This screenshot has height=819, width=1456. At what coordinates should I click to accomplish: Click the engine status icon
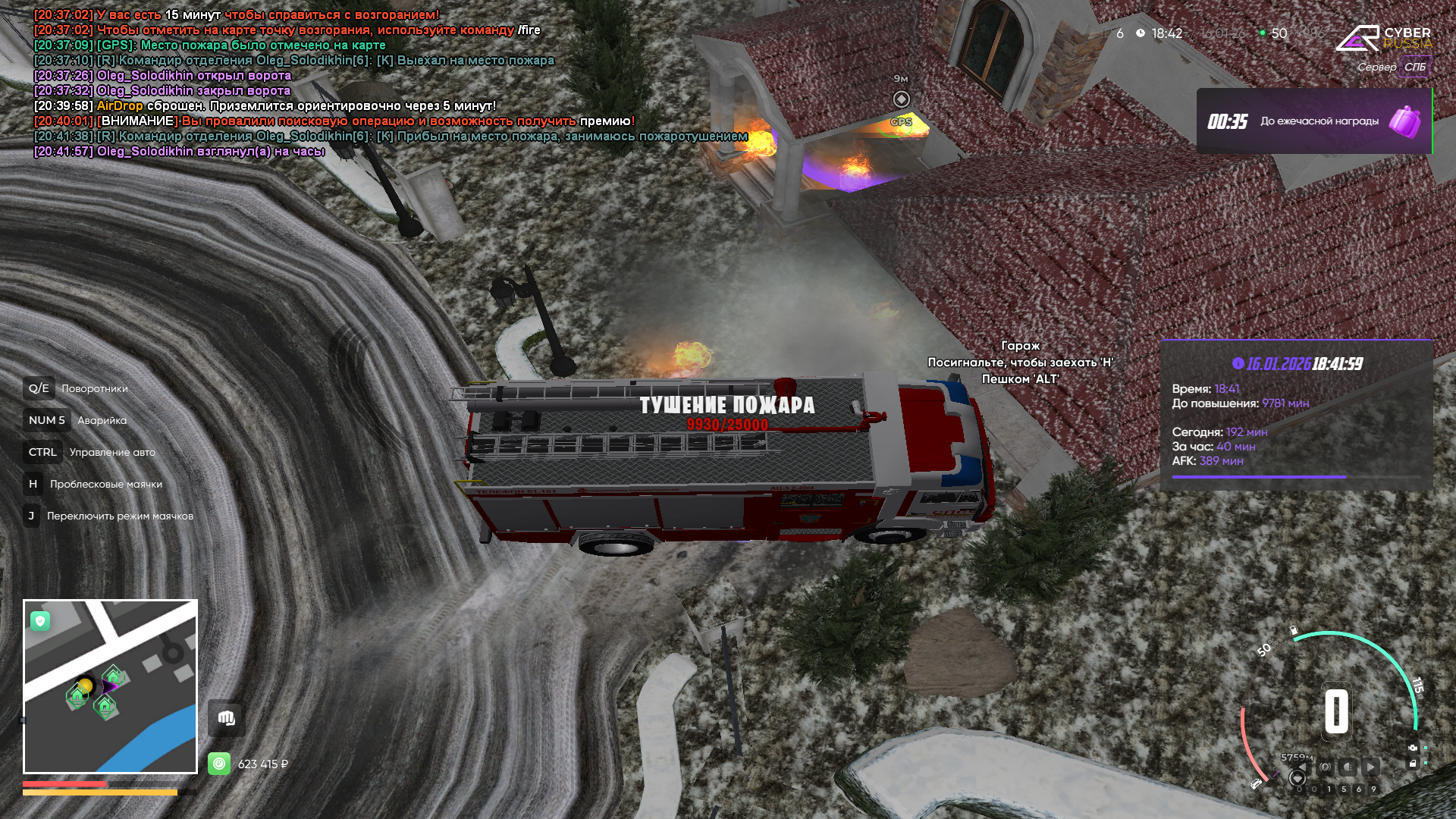(x=1413, y=748)
